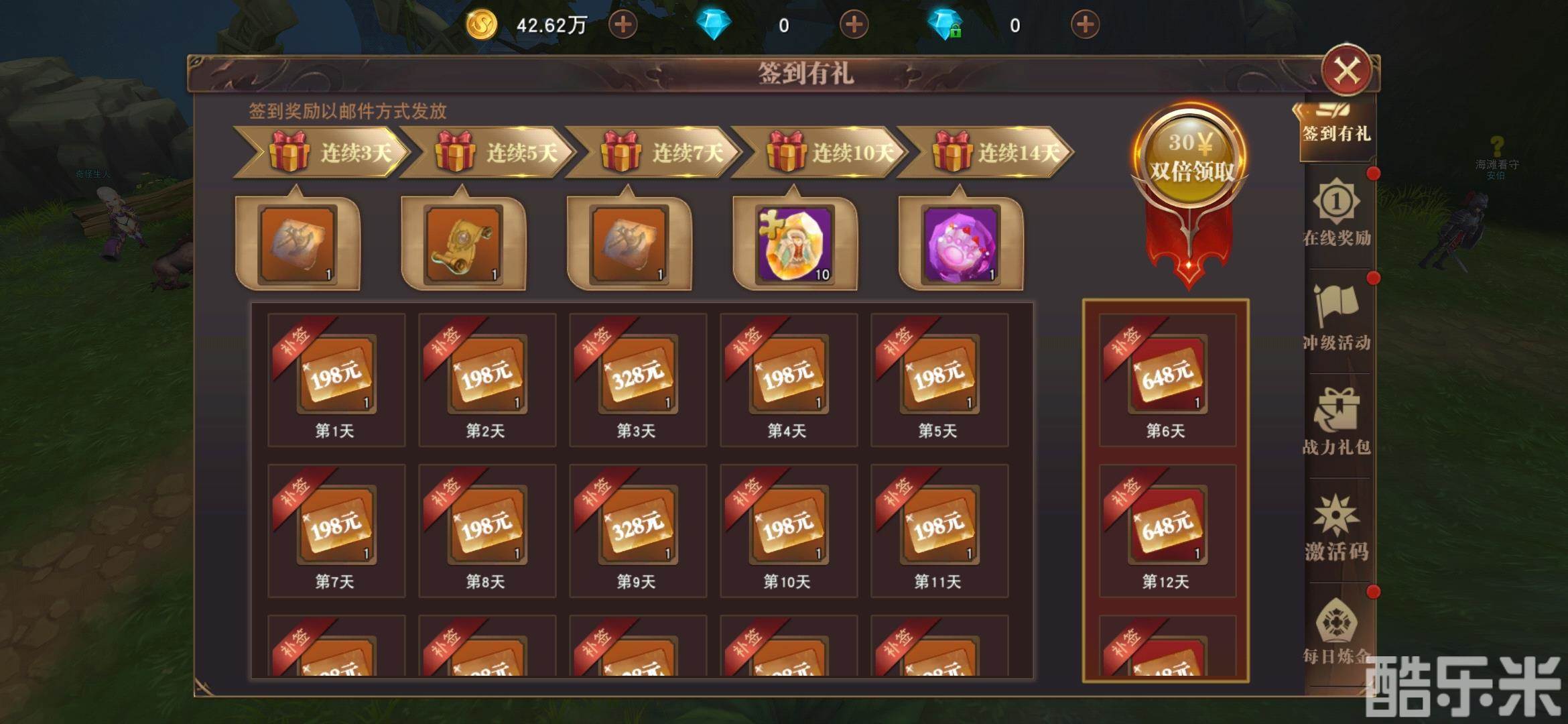Click the locked diamond currency icon

click(952, 25)
